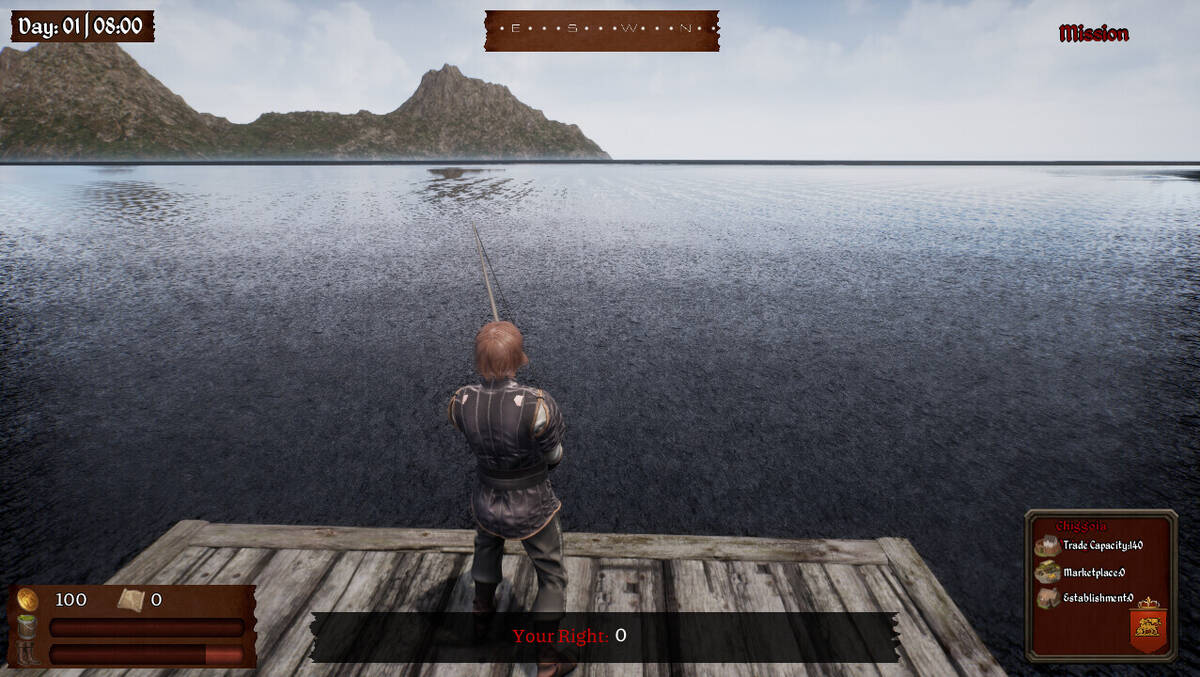Click the green bucket icon
1200x677 pixels.
click(27, 627)
